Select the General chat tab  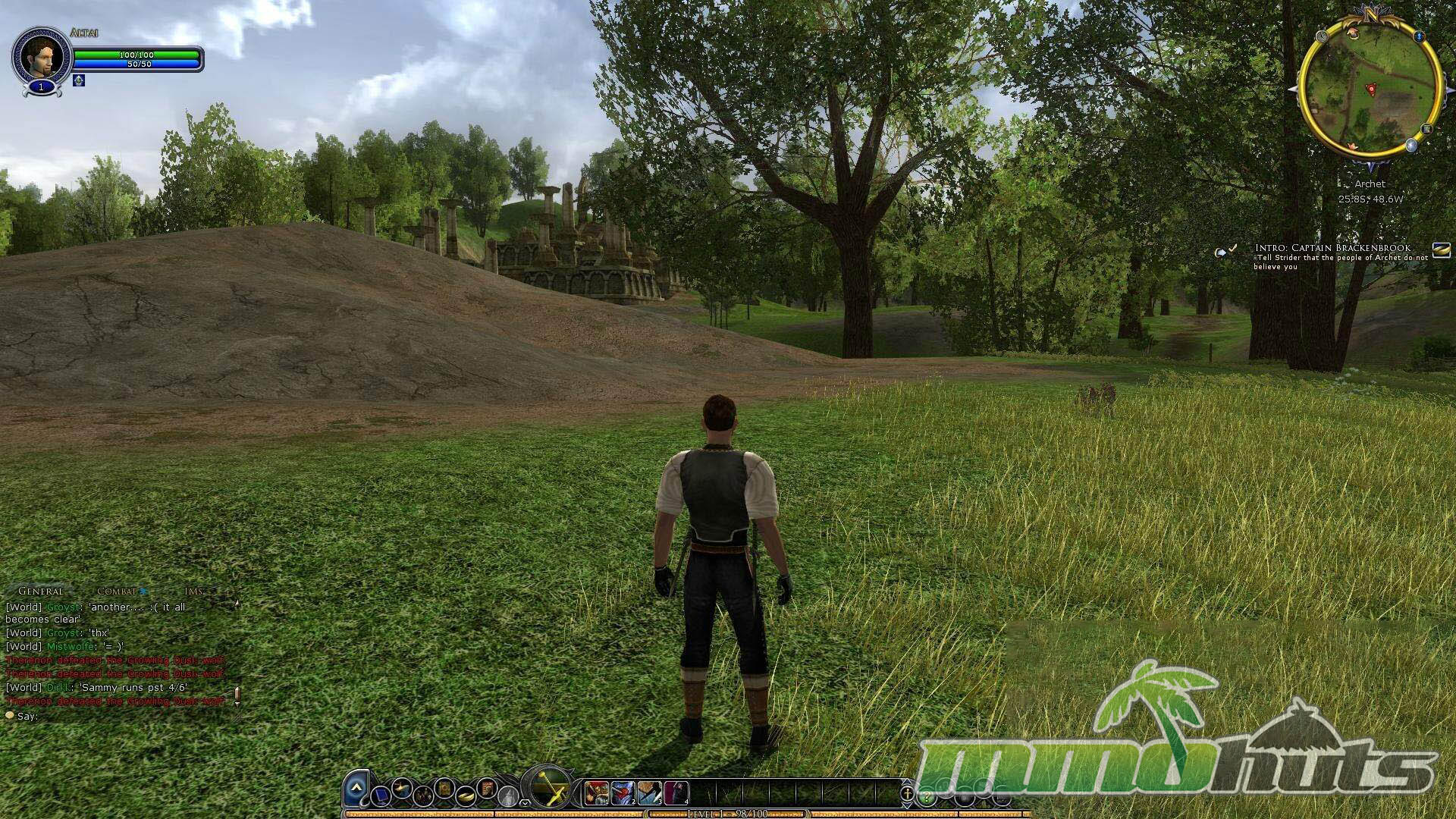click(41, 591)
